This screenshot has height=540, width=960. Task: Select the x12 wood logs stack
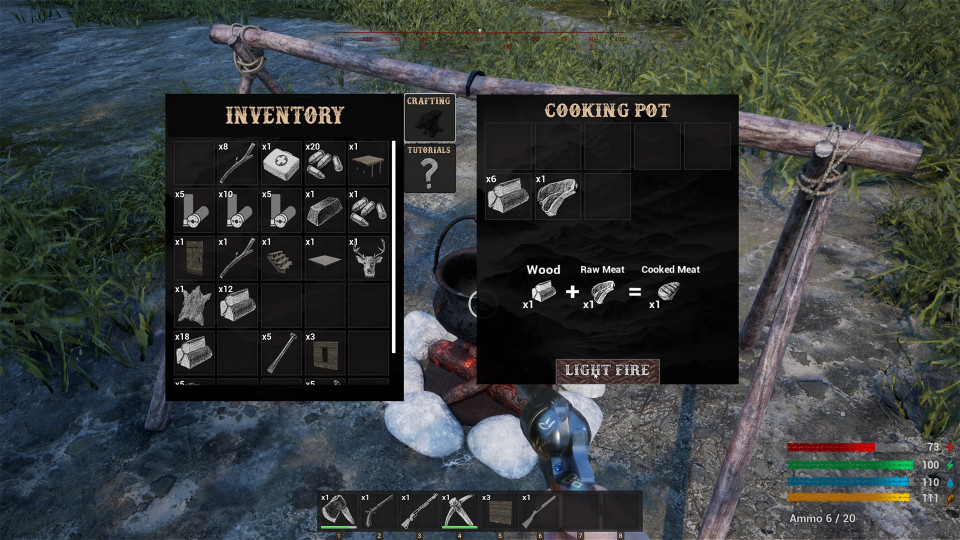(238, 306)
